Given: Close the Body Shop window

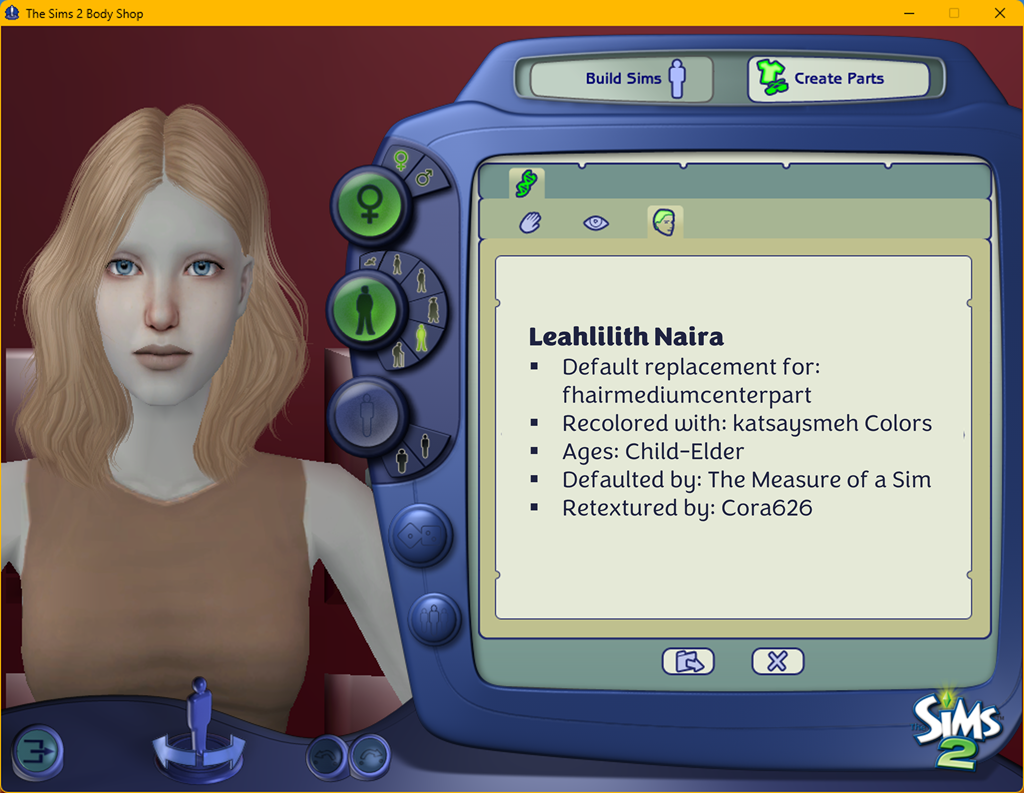Looking at the screenshot, I should [1000, 13].
